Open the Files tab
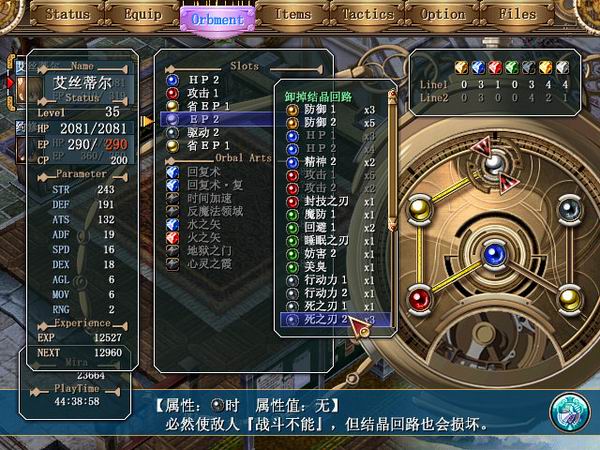The image size is (600, 450). (x=517, y=16)
